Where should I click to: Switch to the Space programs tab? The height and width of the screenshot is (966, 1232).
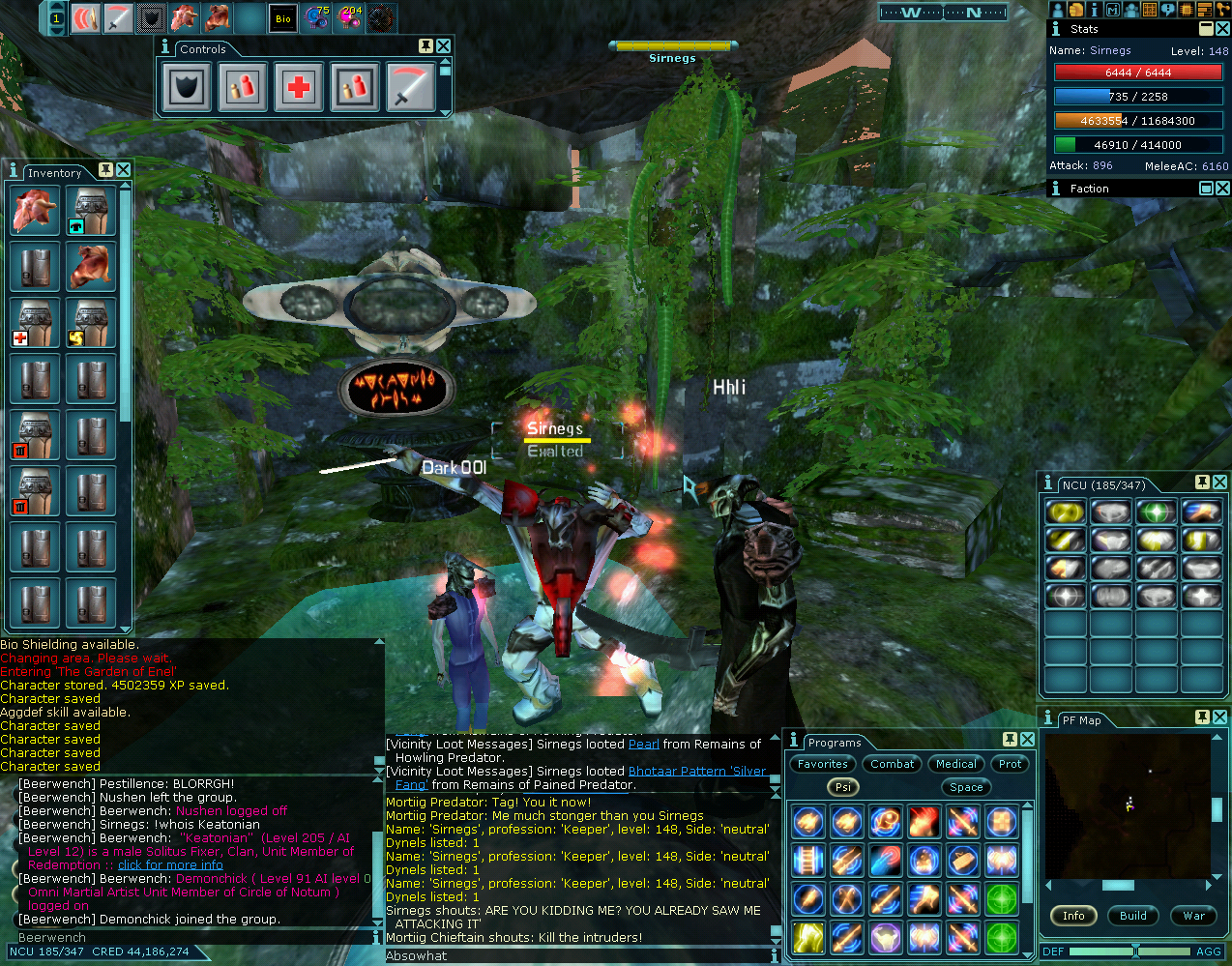click(x=966, y=787)
